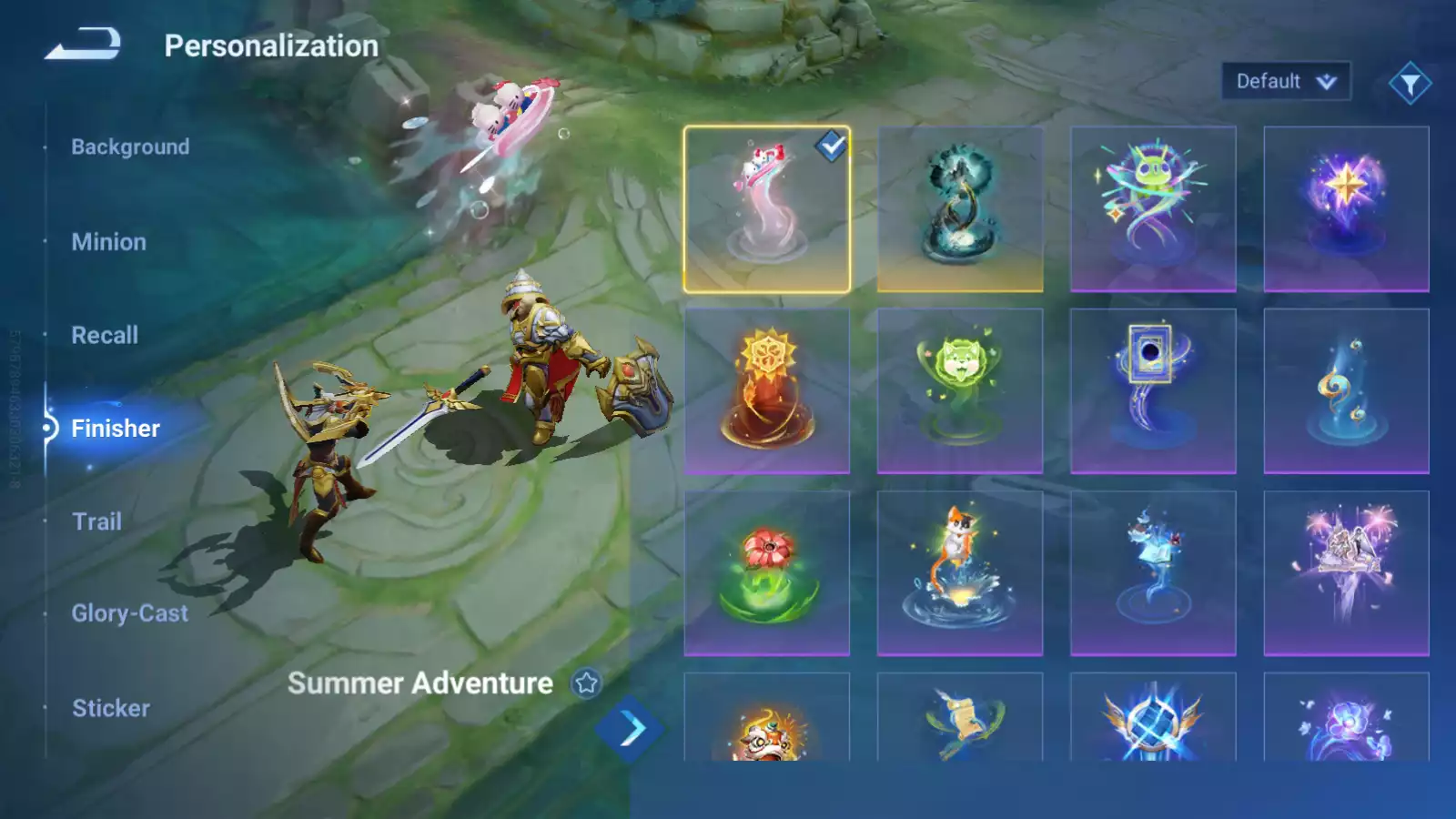Switch to the Background tab
This screenshot has height=819, width=1456.
point(130,147)
